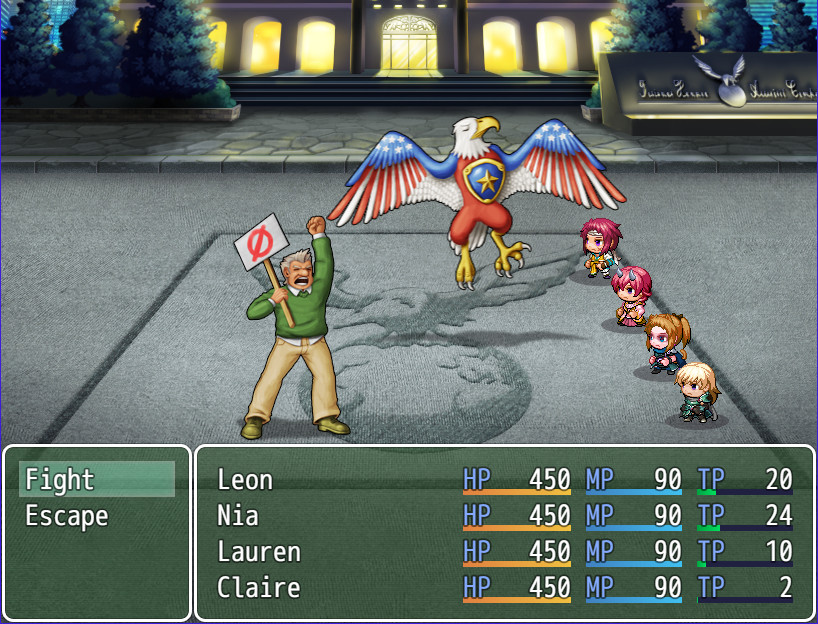The height and width of the screenshot is (624, 818).
Task: Select Escape to flee the battle
Action: (x=96, y=516)
